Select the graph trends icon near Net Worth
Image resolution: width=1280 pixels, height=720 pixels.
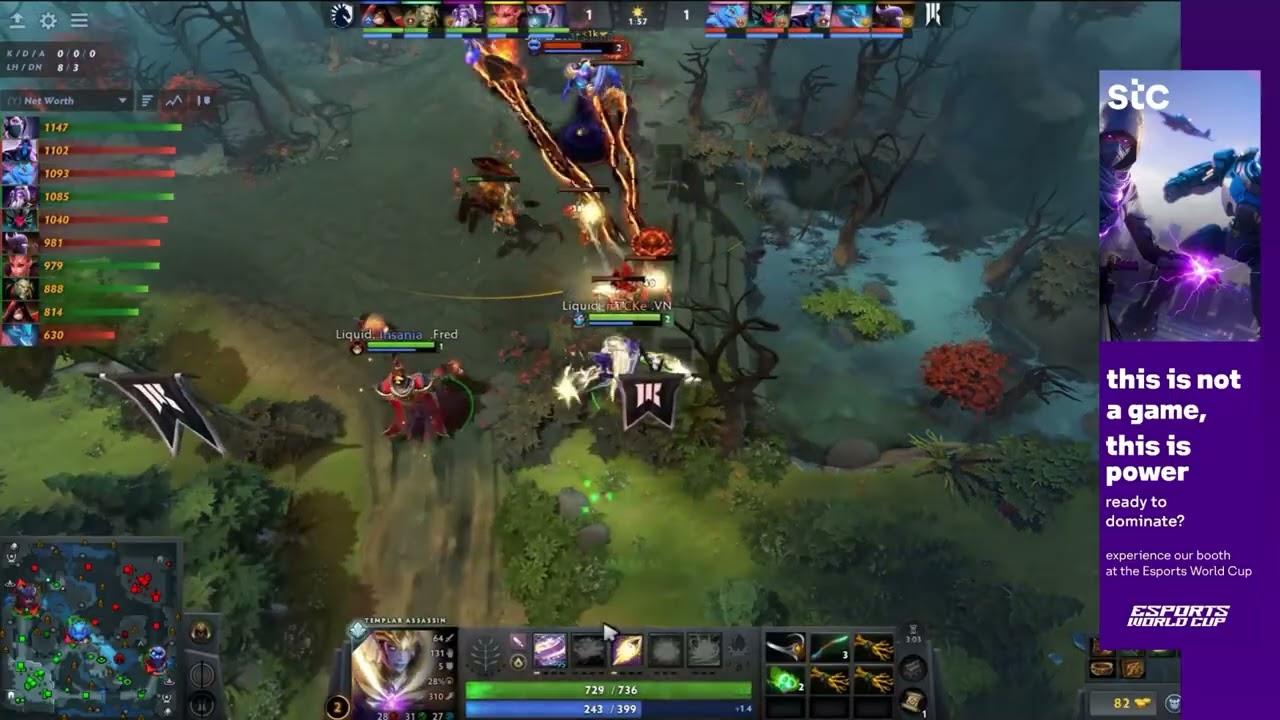point(173,100)
